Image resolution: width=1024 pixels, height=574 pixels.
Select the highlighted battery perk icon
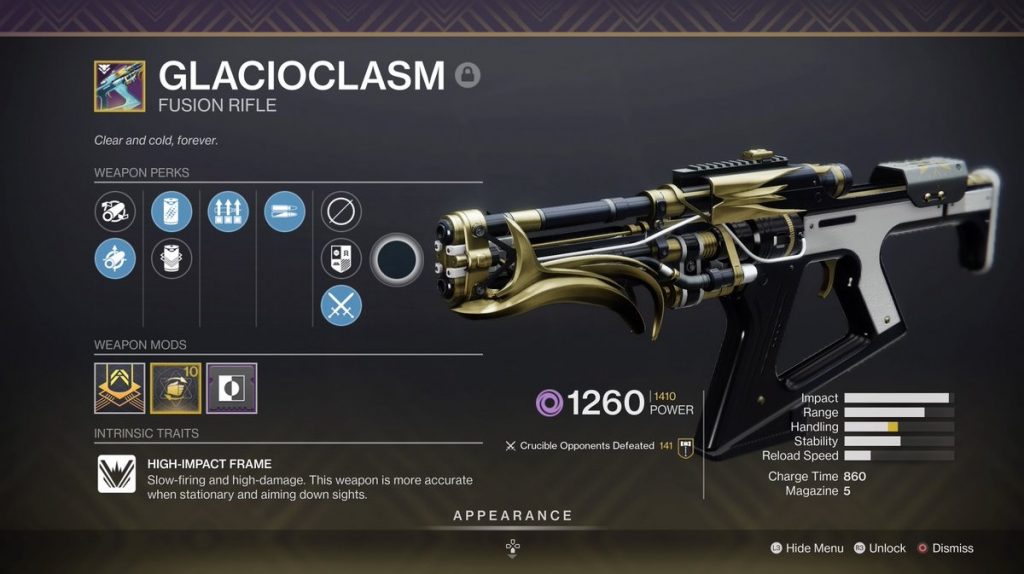[x=171, y=212]
